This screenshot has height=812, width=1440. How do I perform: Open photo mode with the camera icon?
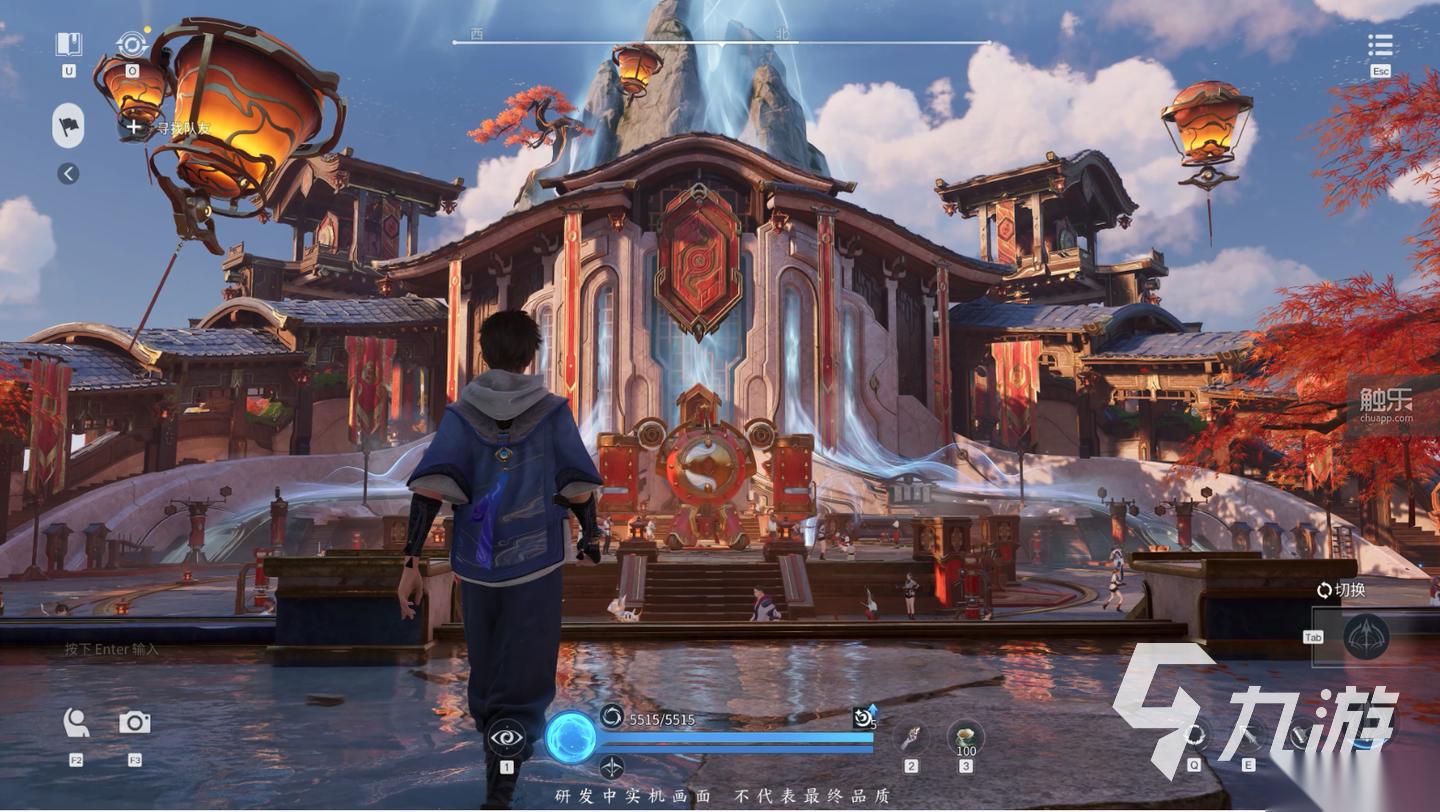coord(135,722)
